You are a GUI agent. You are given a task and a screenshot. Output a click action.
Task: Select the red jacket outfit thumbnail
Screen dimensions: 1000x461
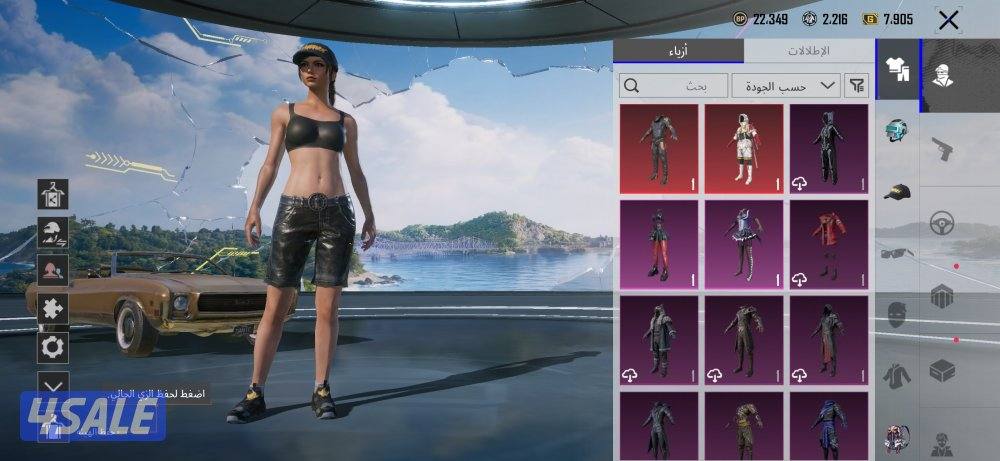(x=829, y=243)
